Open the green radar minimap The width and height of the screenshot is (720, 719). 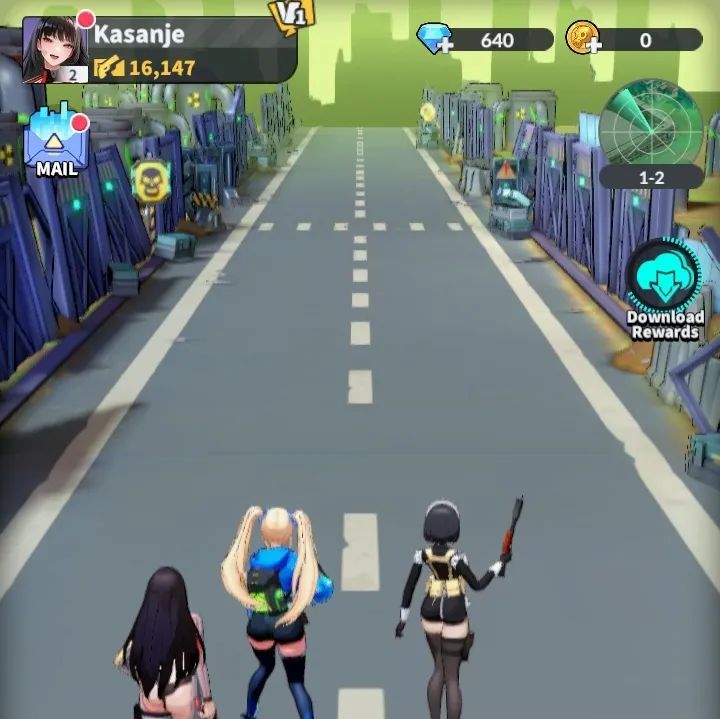click(651, 122)
